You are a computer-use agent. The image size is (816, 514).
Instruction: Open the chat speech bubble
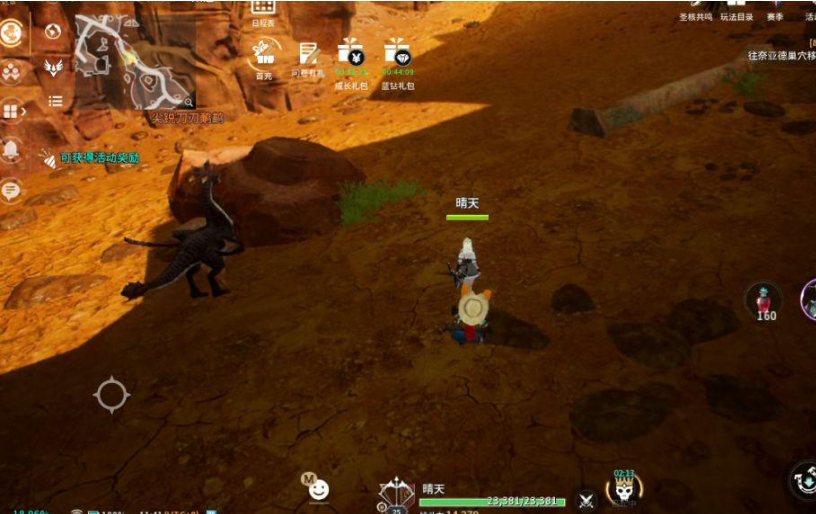(x=12, y=188)
